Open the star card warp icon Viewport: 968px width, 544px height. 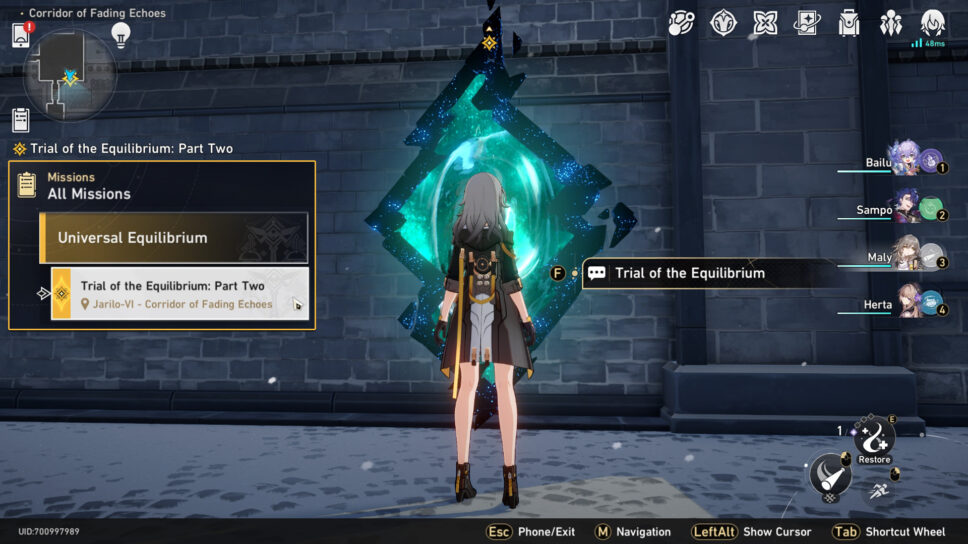[807, 23]
